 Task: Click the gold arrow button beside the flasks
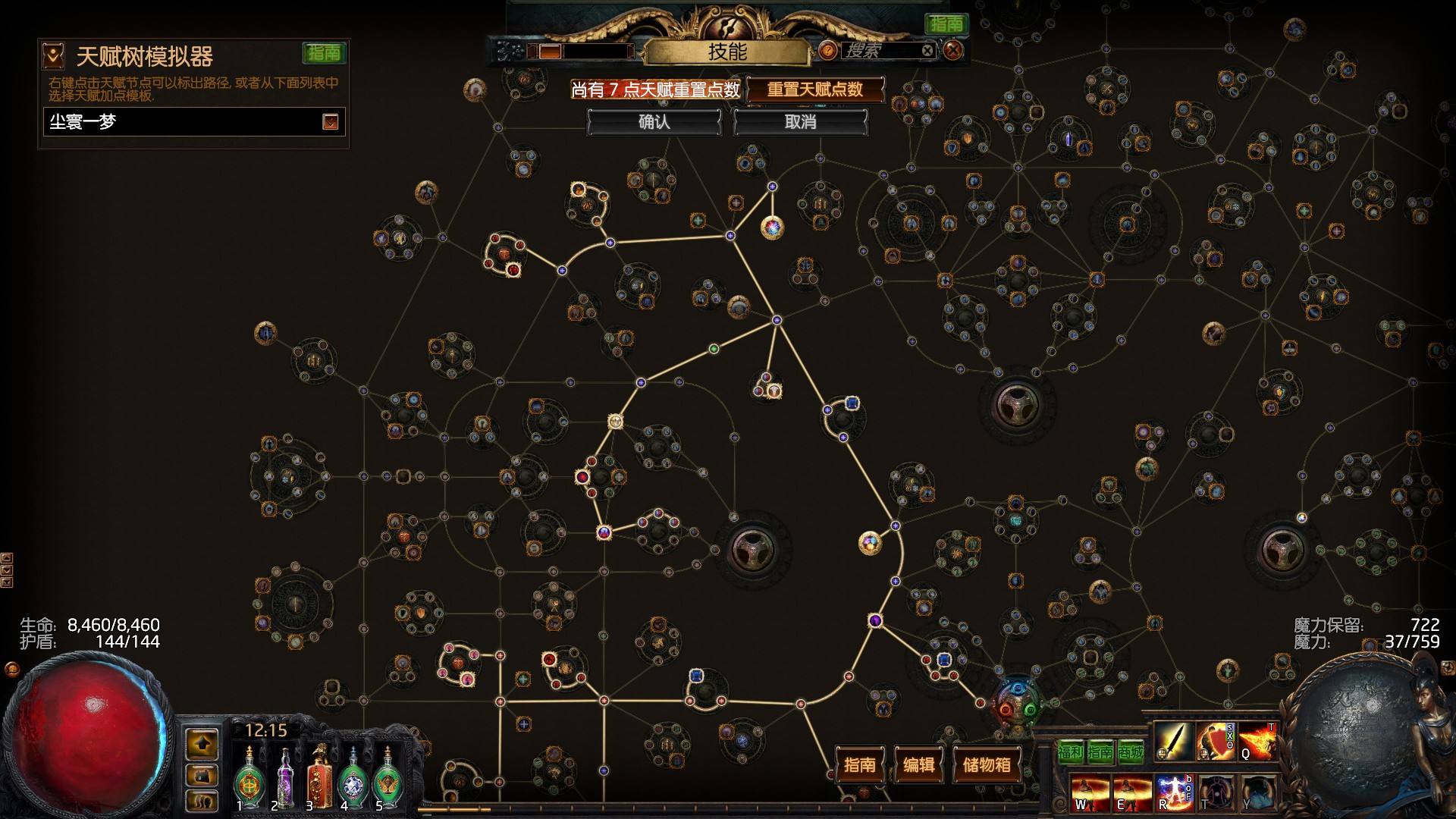point(202,744)
